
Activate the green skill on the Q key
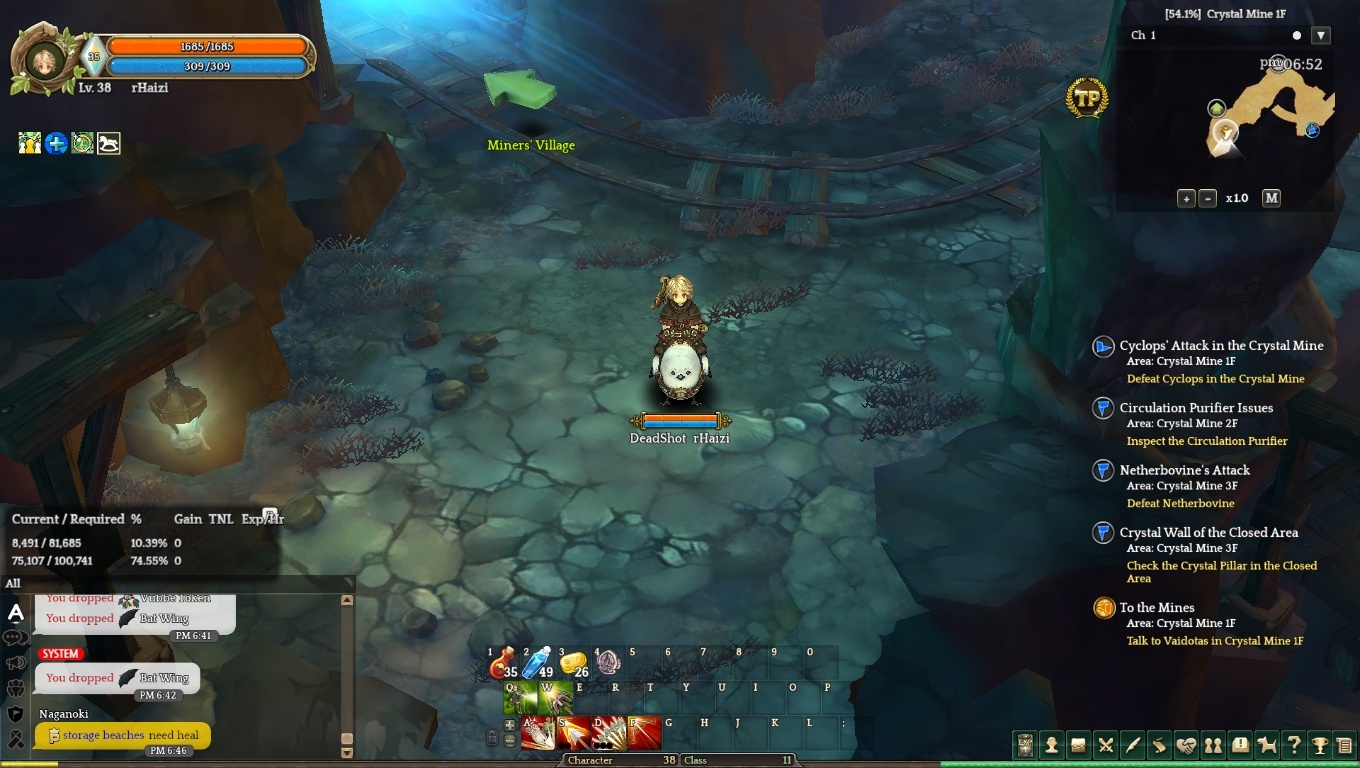click(x=521, y=698)
